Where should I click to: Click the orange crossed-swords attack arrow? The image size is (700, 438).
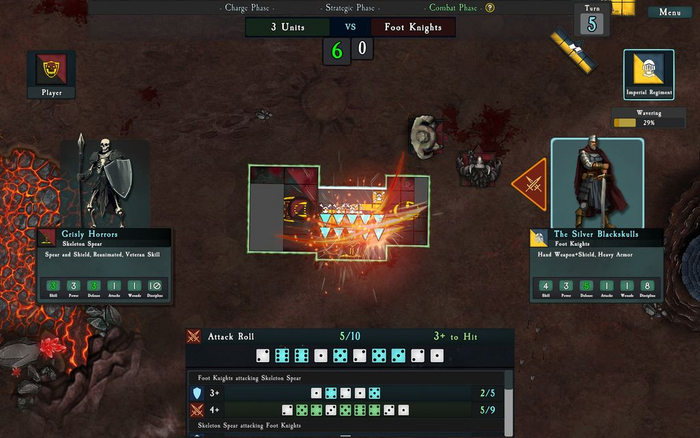pyautogui.click(x=531, y=184)
